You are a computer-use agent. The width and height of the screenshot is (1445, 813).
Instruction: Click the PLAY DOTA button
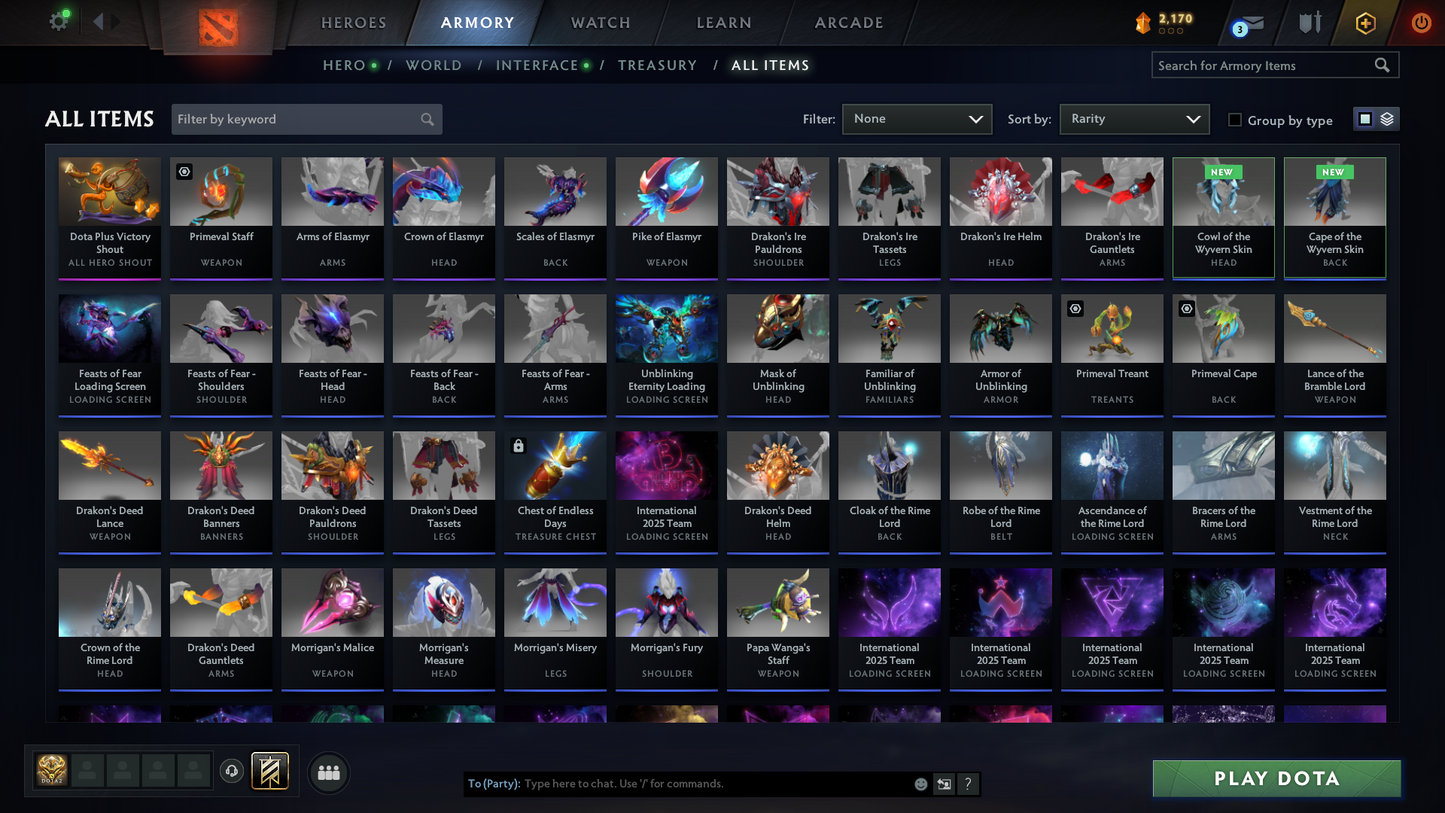1276,778
